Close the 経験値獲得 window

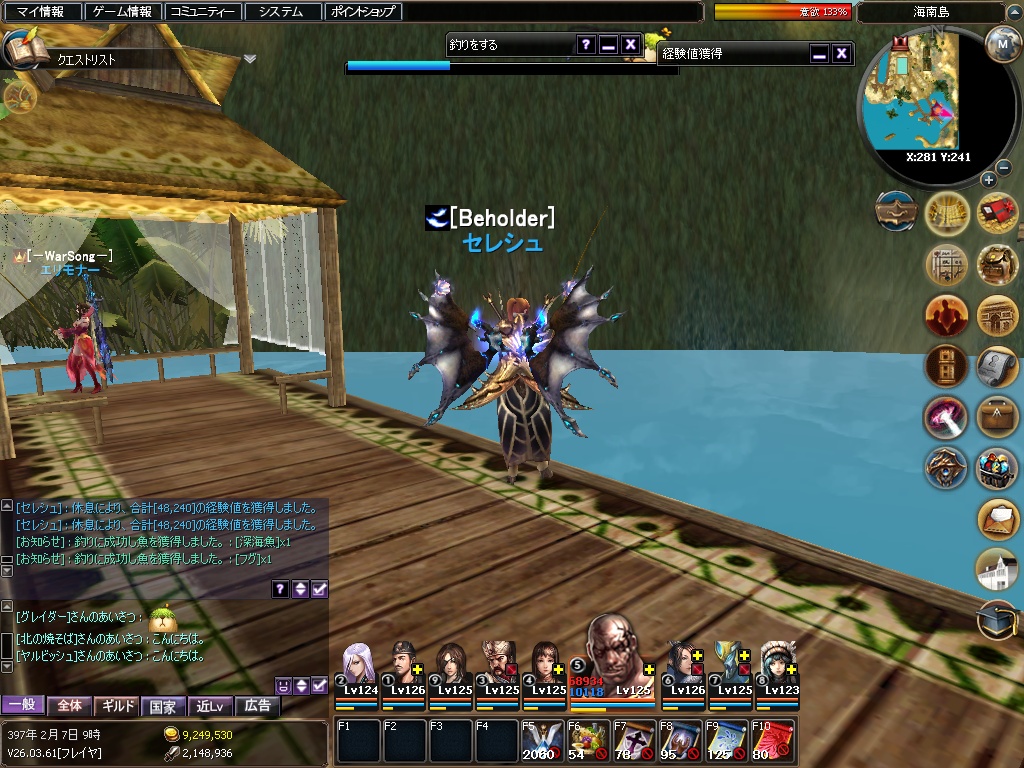tap(842, 53)
